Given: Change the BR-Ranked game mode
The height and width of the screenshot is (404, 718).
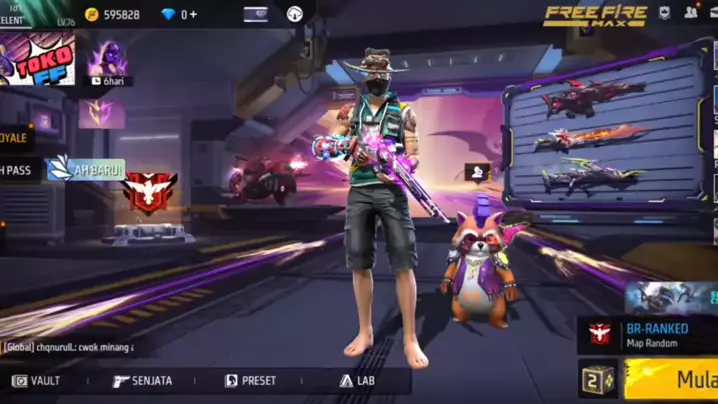Looking at the screenshot, I should [650, 334].
